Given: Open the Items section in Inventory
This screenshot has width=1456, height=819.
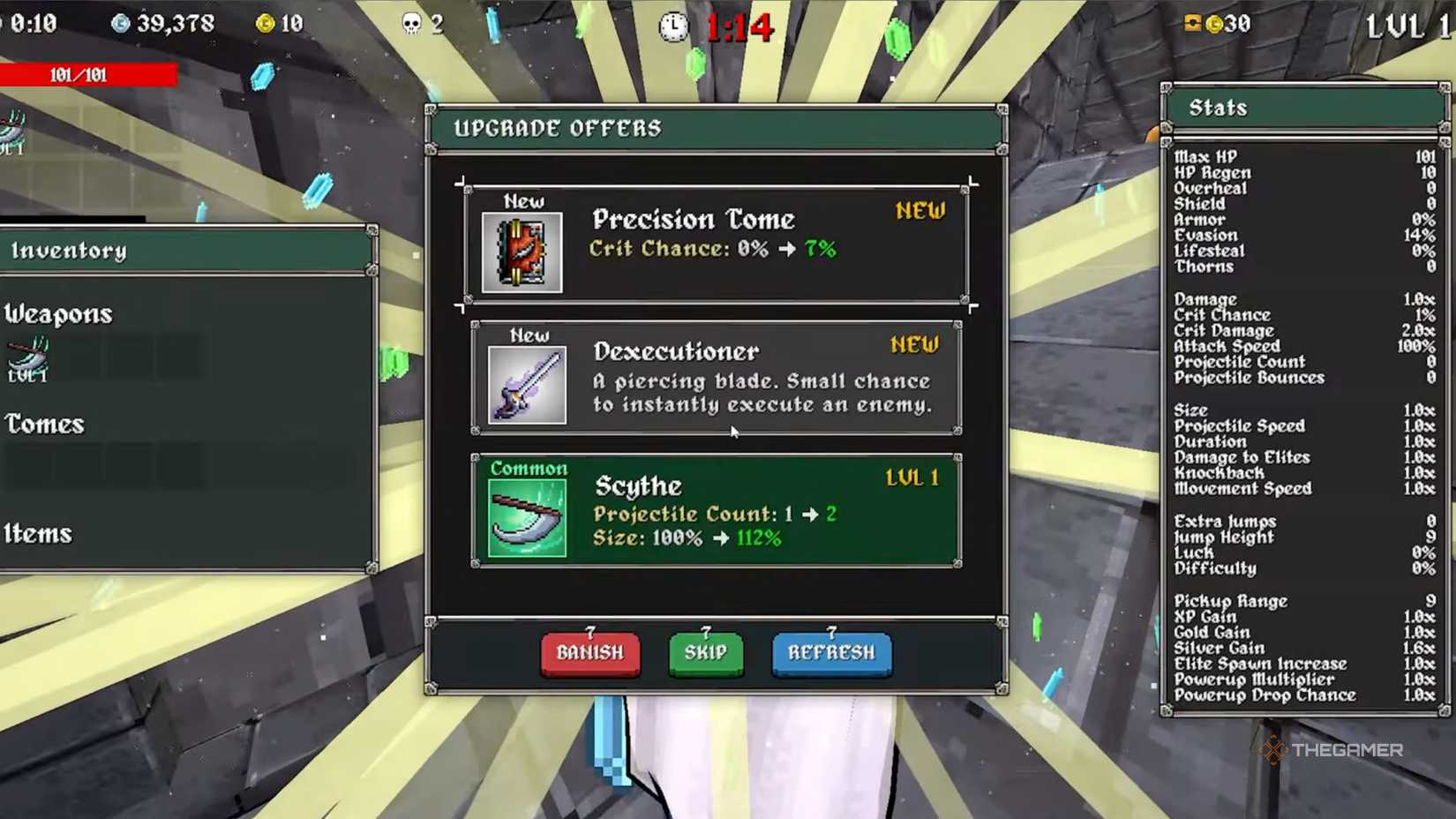Looking at the screenshot, I should 38,534.
